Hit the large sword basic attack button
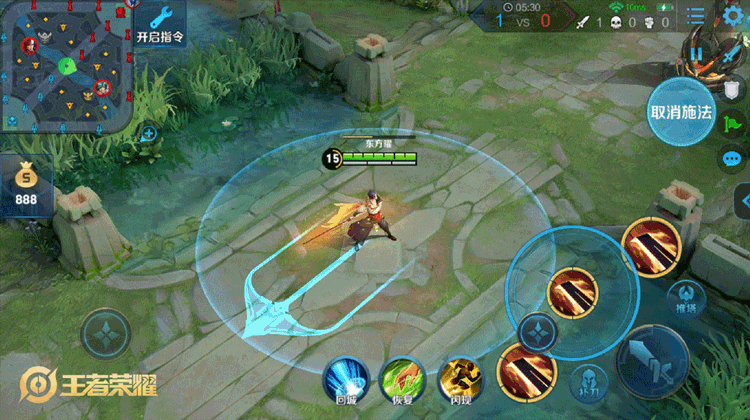The height and width of the screenshot is (420, 750). tap(652, 362)
